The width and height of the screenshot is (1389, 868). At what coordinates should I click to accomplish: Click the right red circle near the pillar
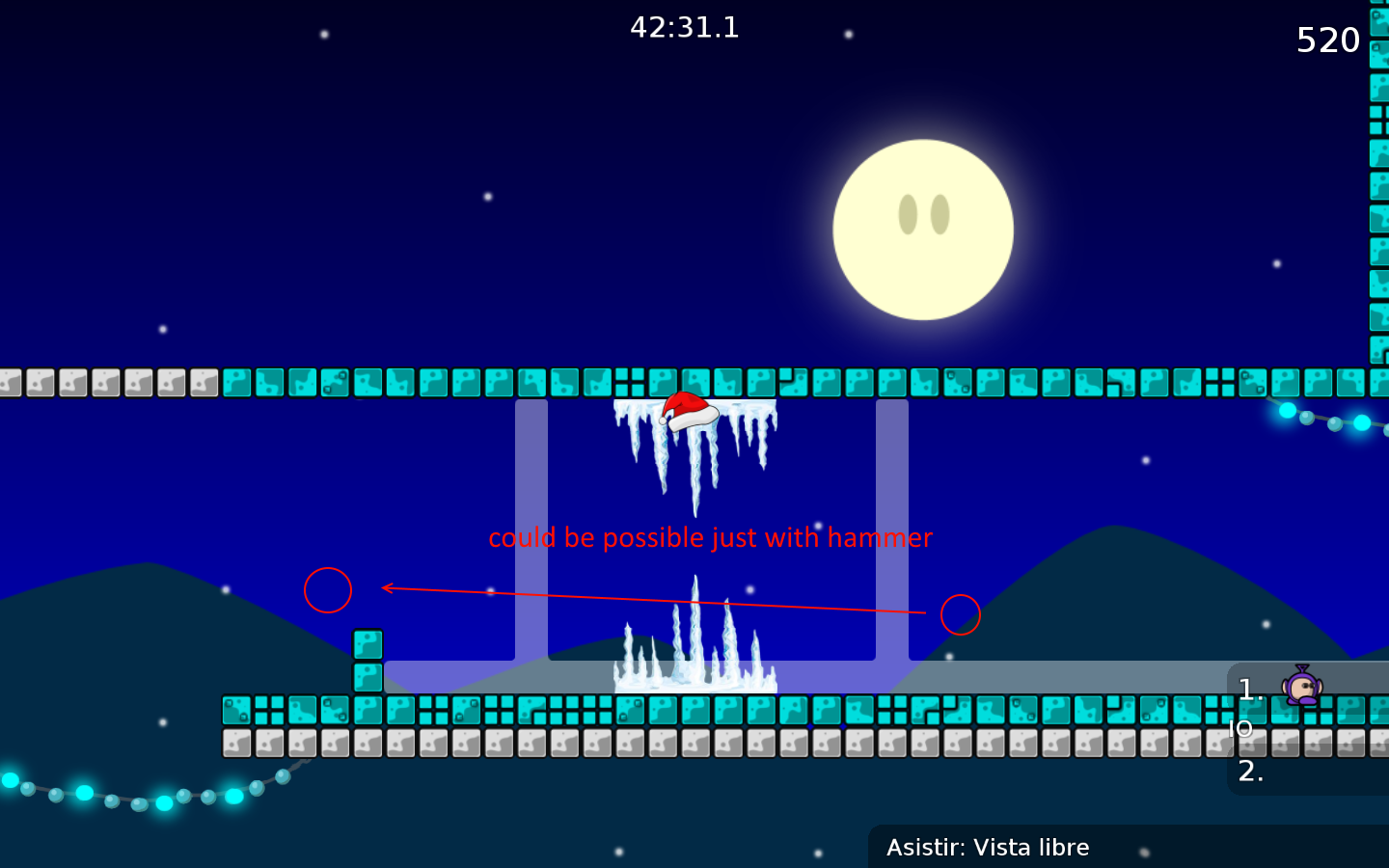tap(959, 615)
